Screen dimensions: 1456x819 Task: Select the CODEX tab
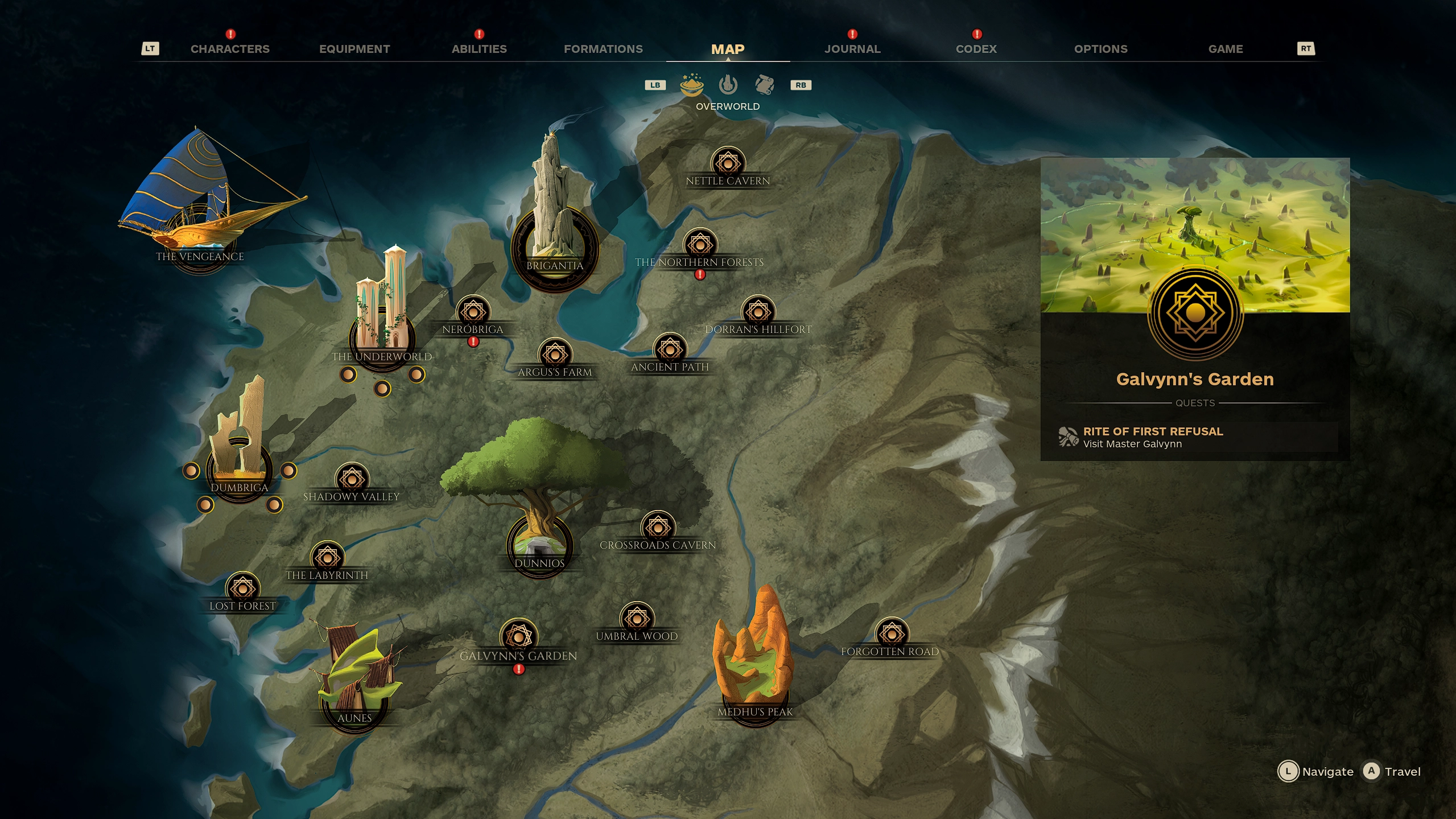(976, 49)
